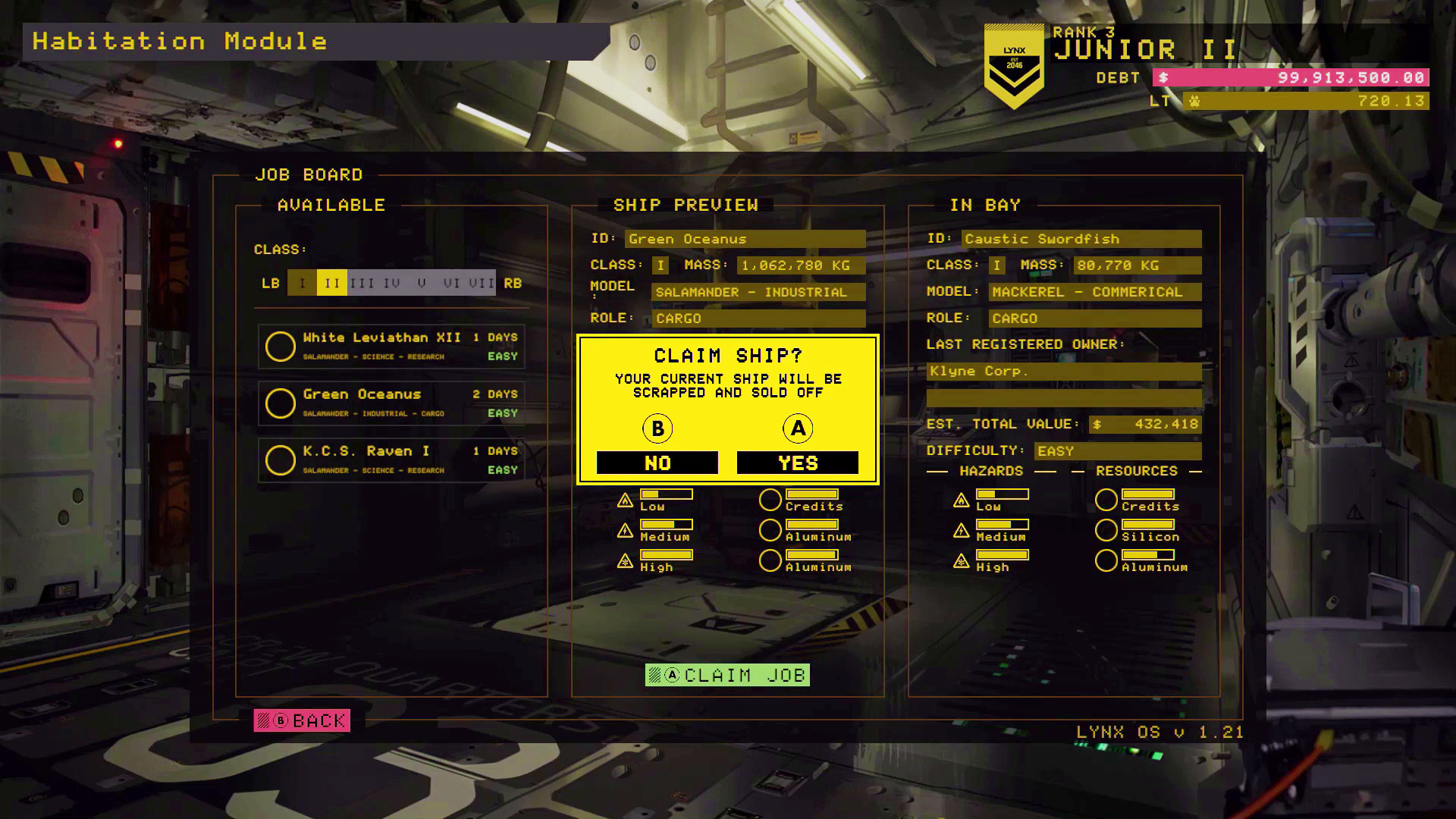Click LB to shift the class filter left
The height and width of the screenshot is (819, 1456).
pyautogui.click(x=271, y=284)
